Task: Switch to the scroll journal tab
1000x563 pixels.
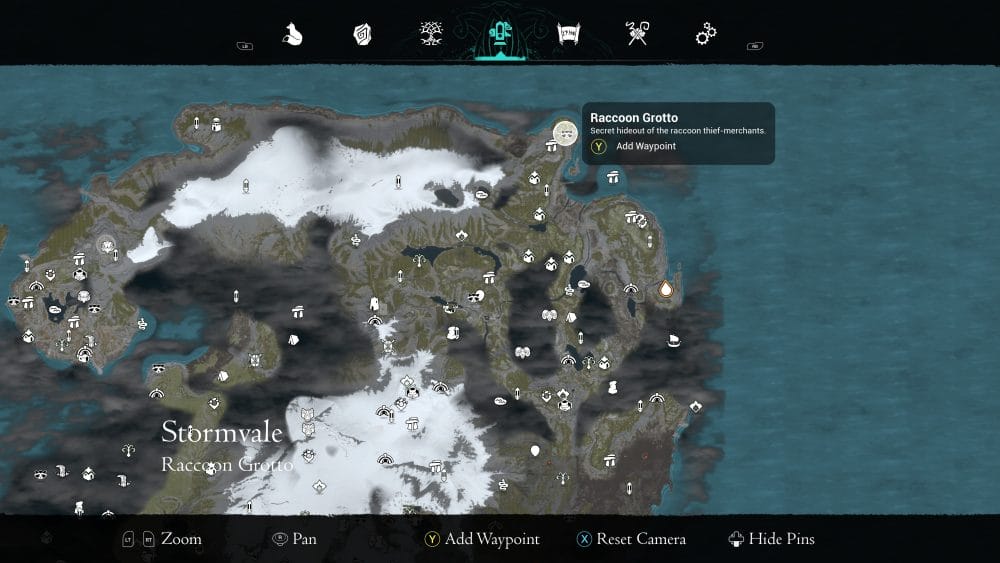Action: coord(569,35)
